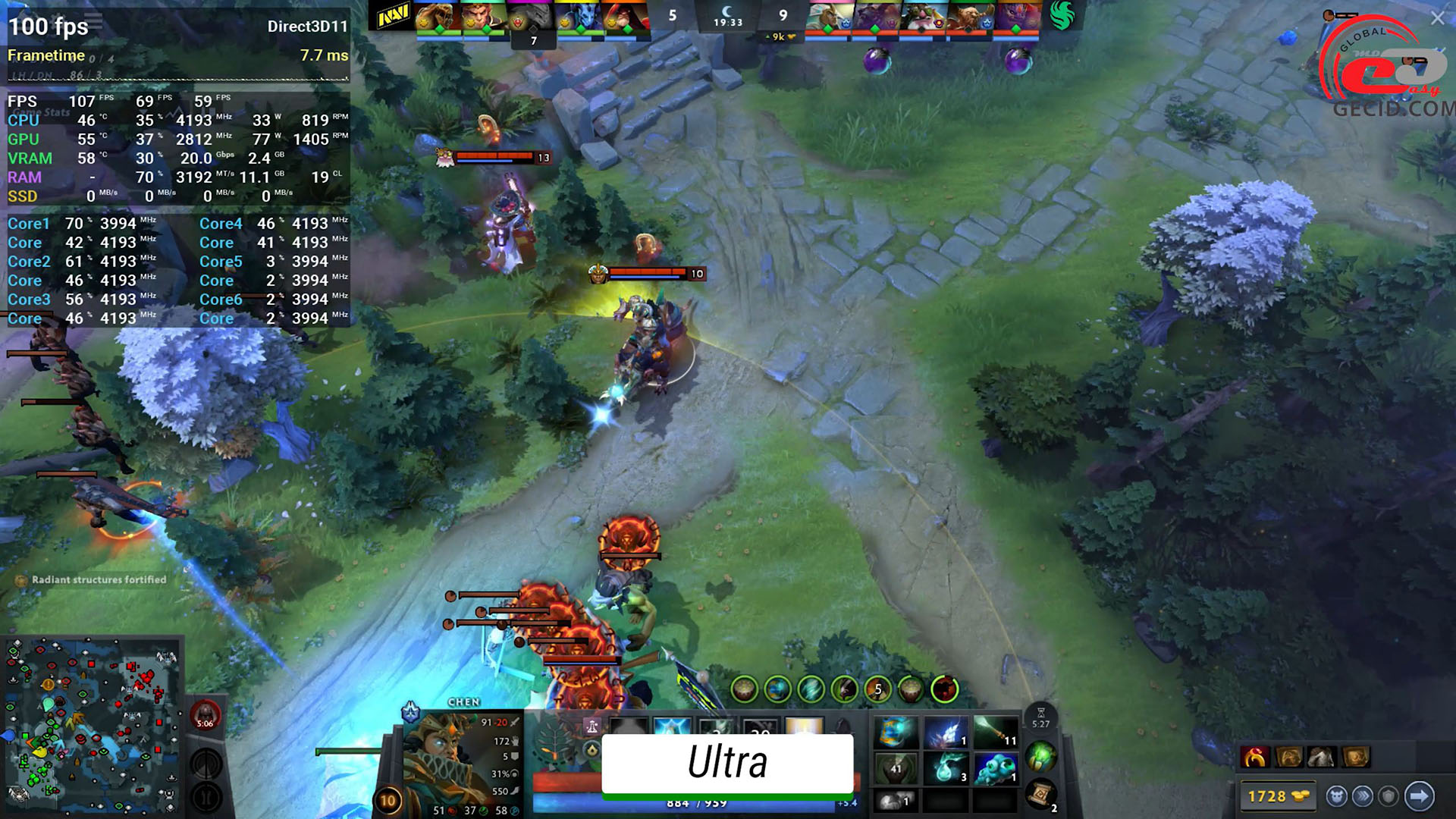Screen dimensions: 1456x819
Task: Close the overlay with the X button
Action: [1437, 19]
